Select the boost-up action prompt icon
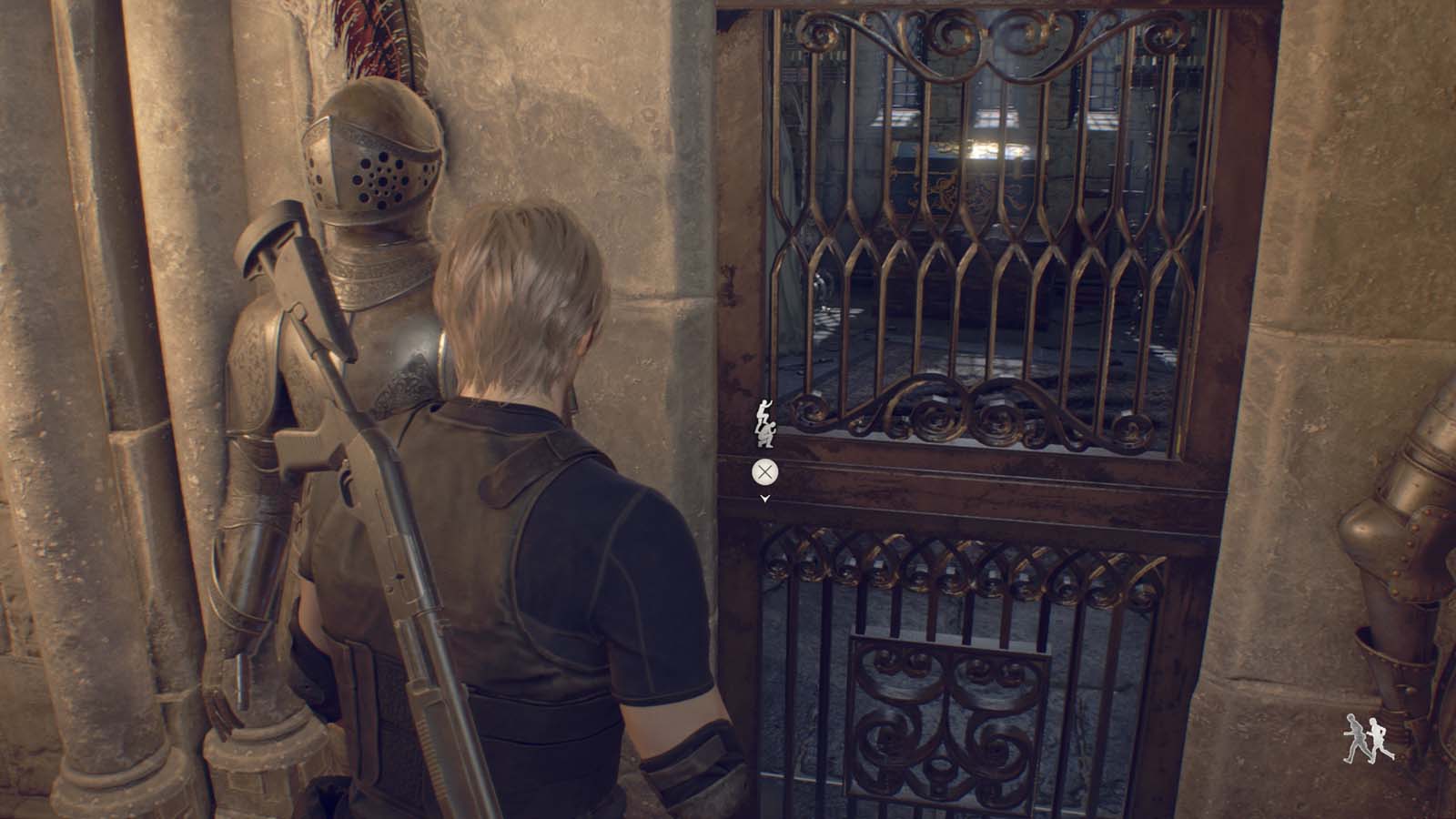1456x819 pixels. click(x=764, y=421)
